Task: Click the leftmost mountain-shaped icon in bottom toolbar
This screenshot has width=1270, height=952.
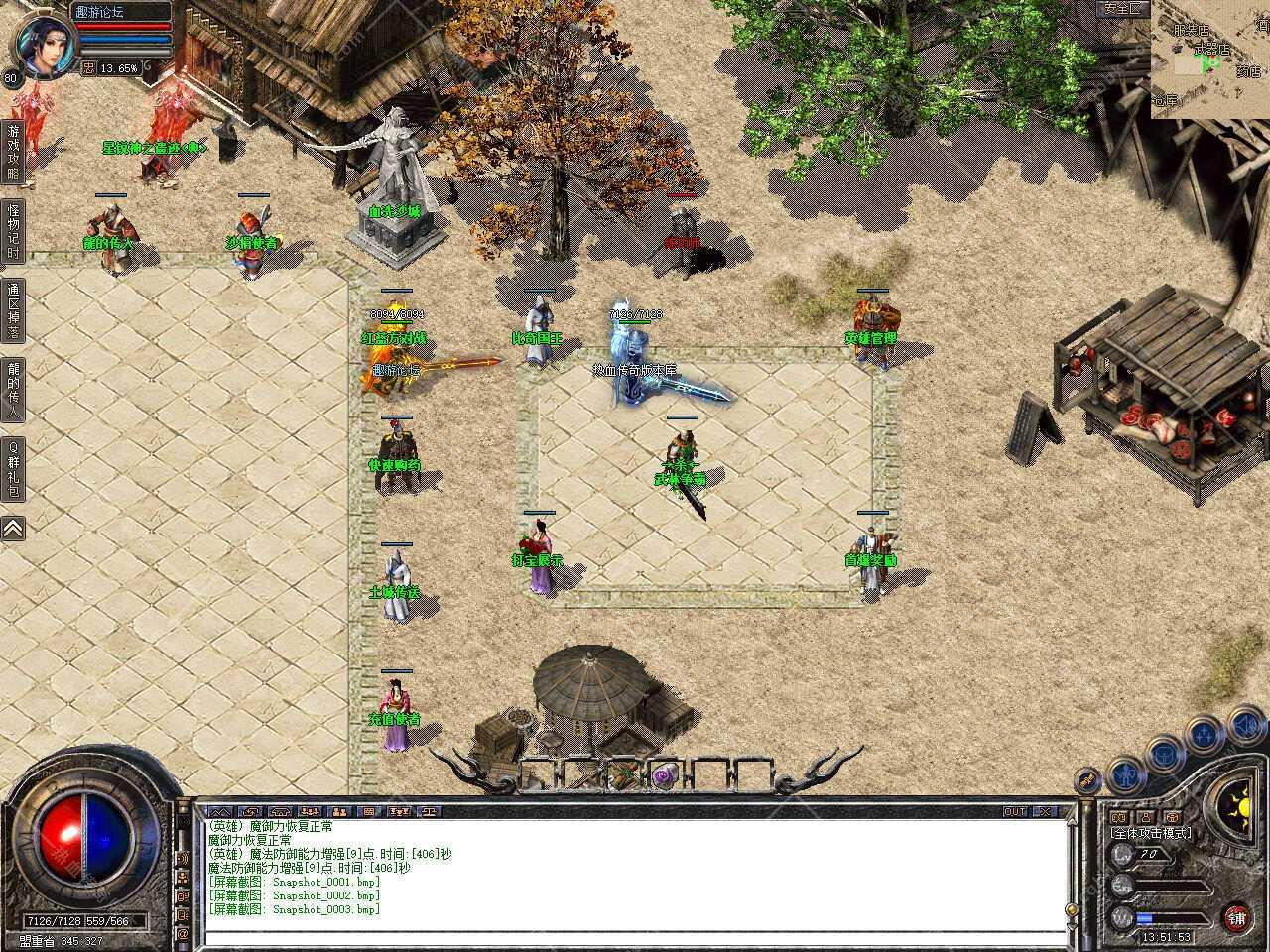Action: click(x=220, y=812)
